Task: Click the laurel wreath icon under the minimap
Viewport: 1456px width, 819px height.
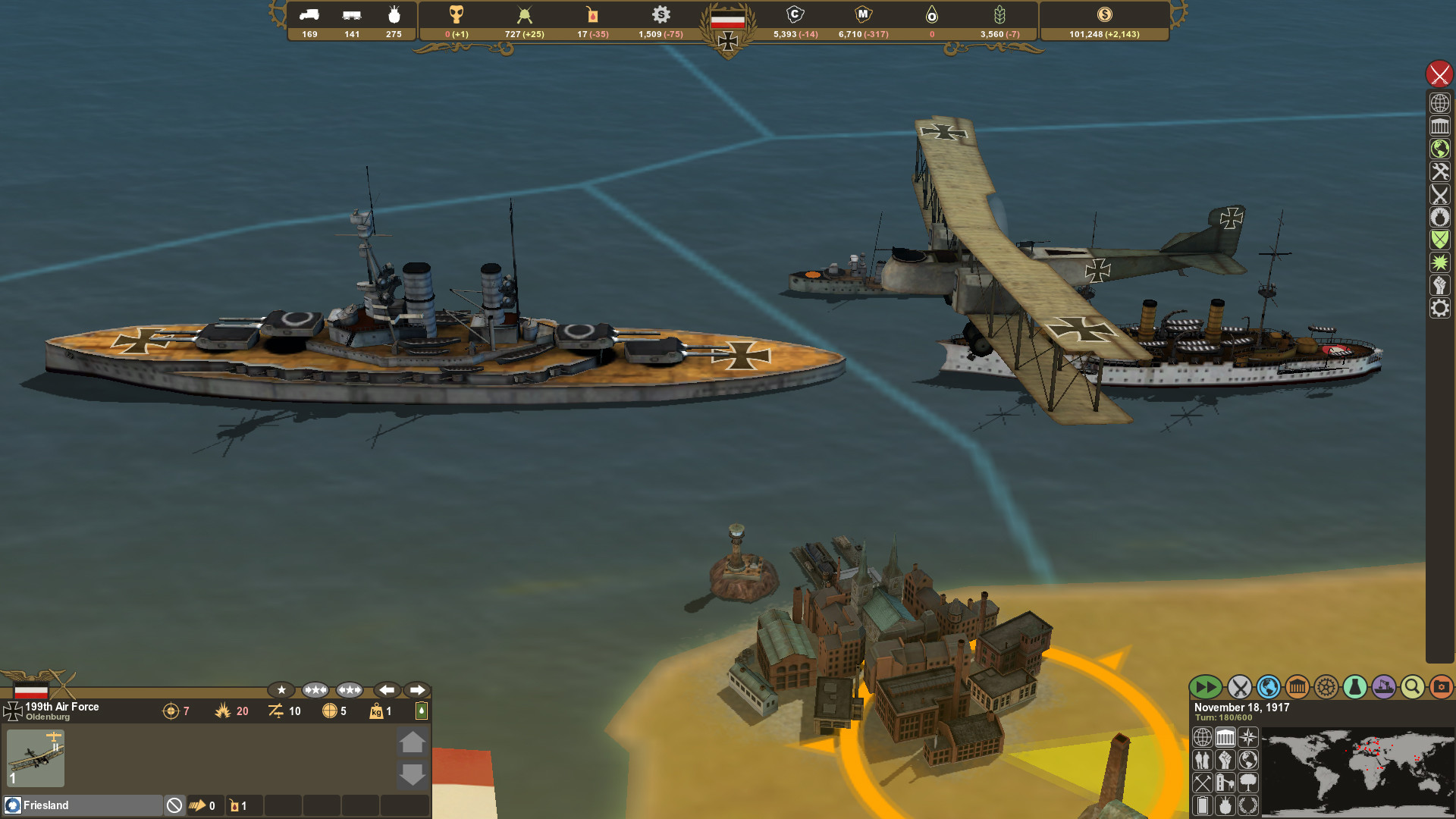Action: 1248,805
